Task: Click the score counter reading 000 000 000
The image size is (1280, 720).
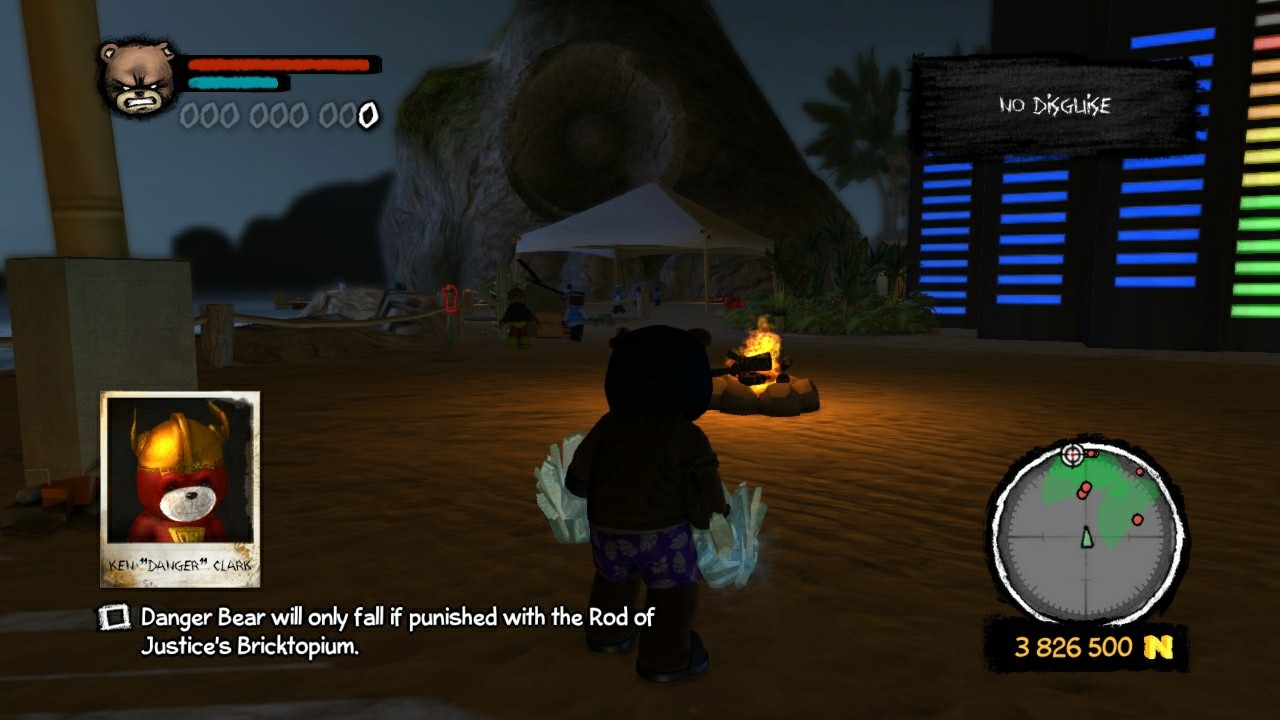Action: [x=280, y=114]
